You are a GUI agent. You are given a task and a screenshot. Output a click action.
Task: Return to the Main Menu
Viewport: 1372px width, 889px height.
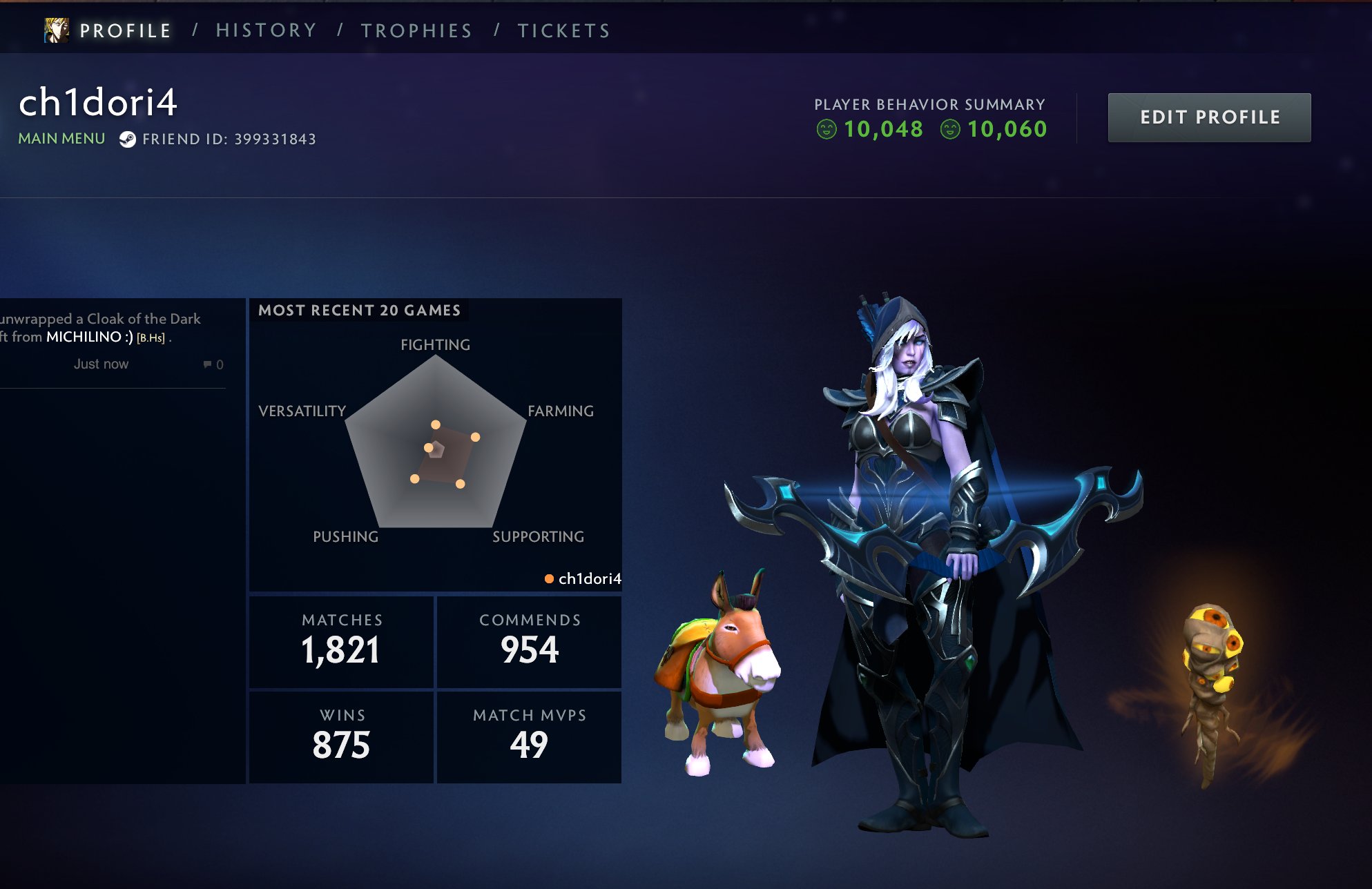coord(61,139)
